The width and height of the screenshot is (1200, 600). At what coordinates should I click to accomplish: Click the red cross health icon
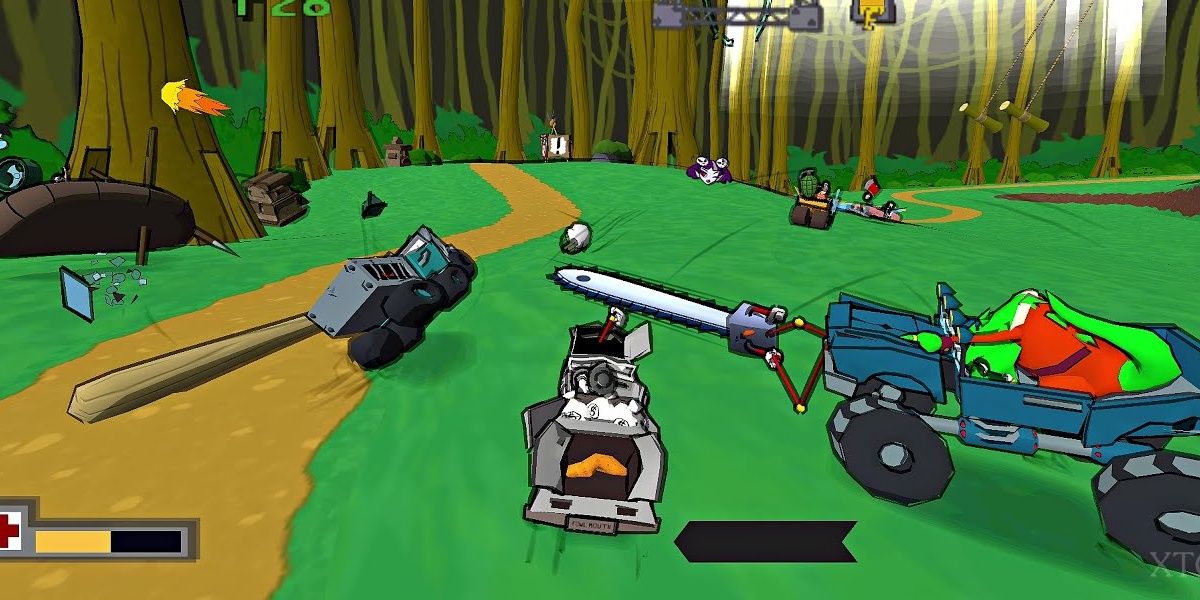[9, 532]
